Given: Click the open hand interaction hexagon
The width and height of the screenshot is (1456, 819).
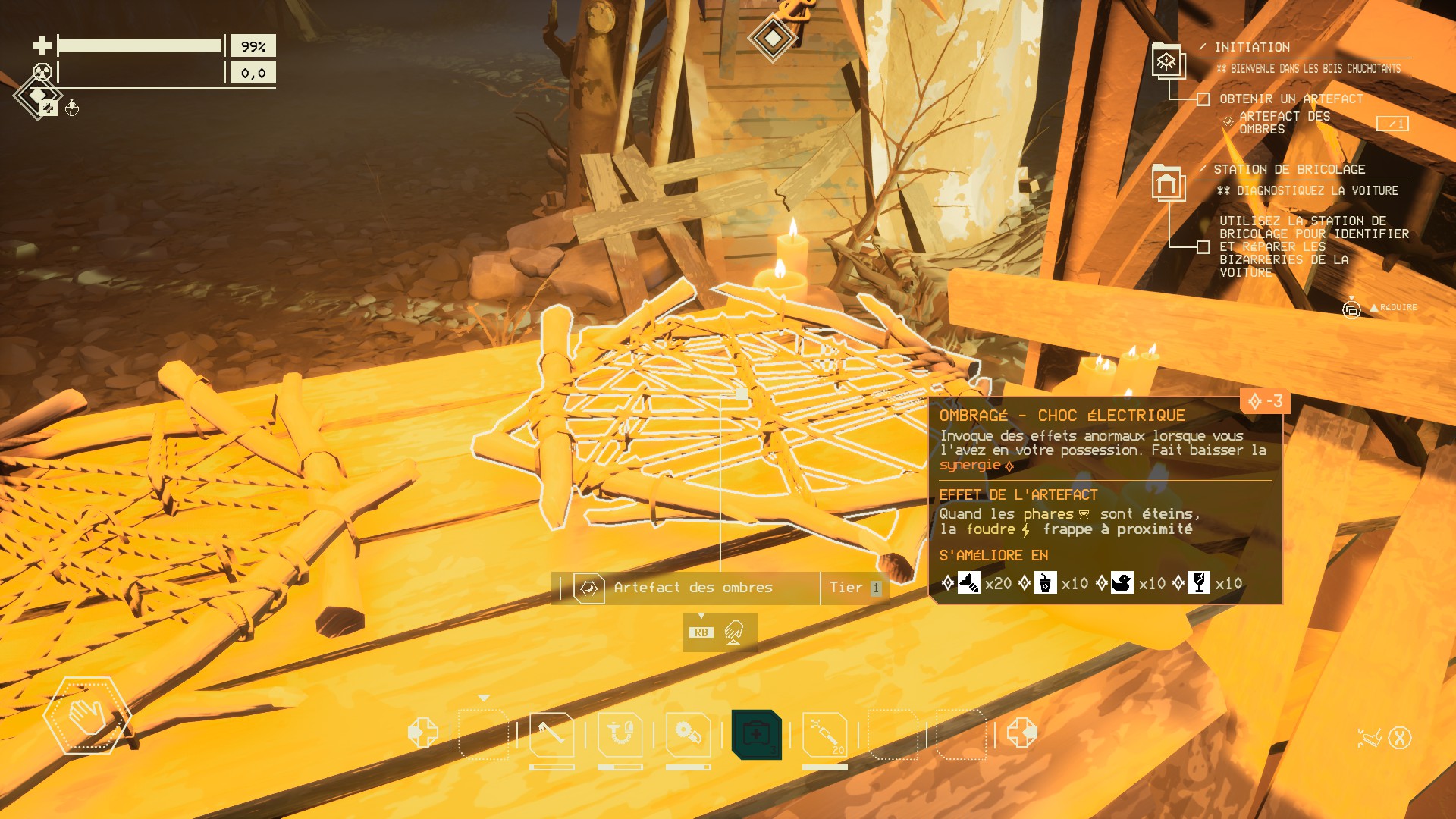Looking at the screenshot, I should pyautogui.click(x=87, y=715).
